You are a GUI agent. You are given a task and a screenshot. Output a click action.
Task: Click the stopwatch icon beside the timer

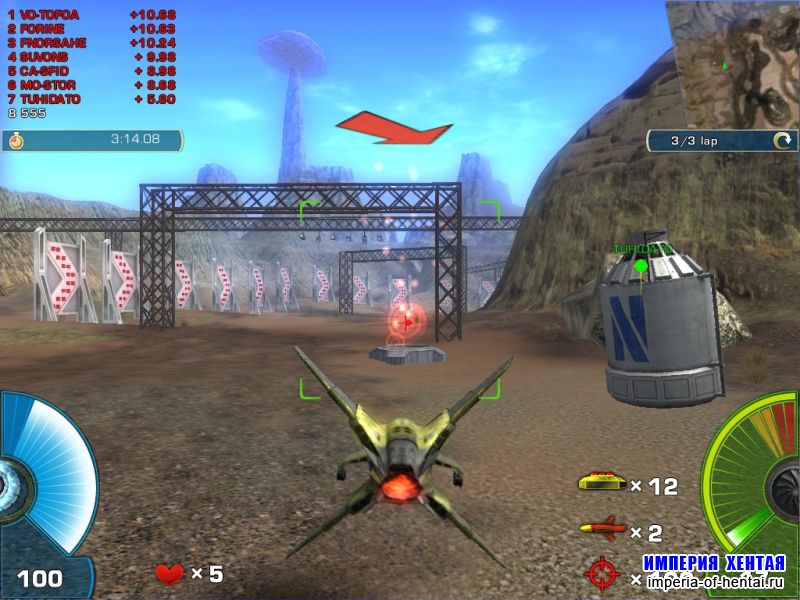pyautogui.click(x=16, y=140)
